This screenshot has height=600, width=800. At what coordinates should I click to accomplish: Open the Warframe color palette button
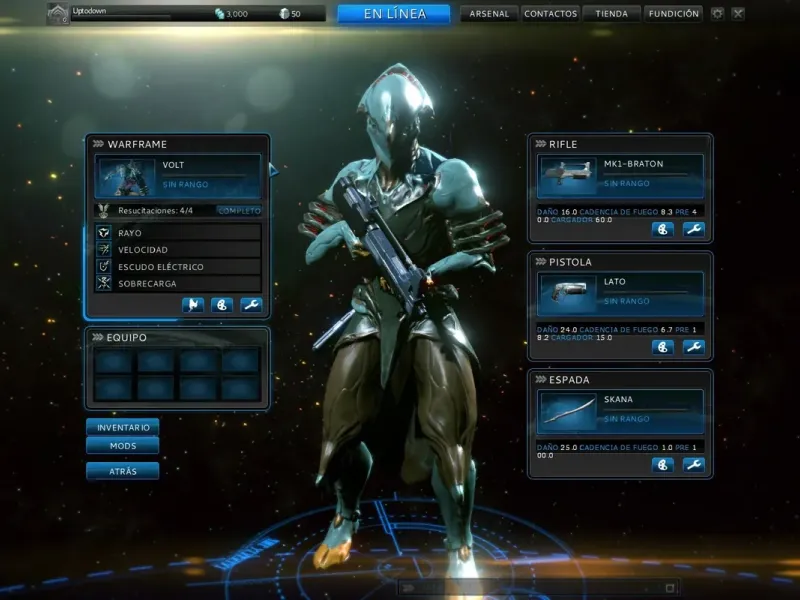point(222,305)
